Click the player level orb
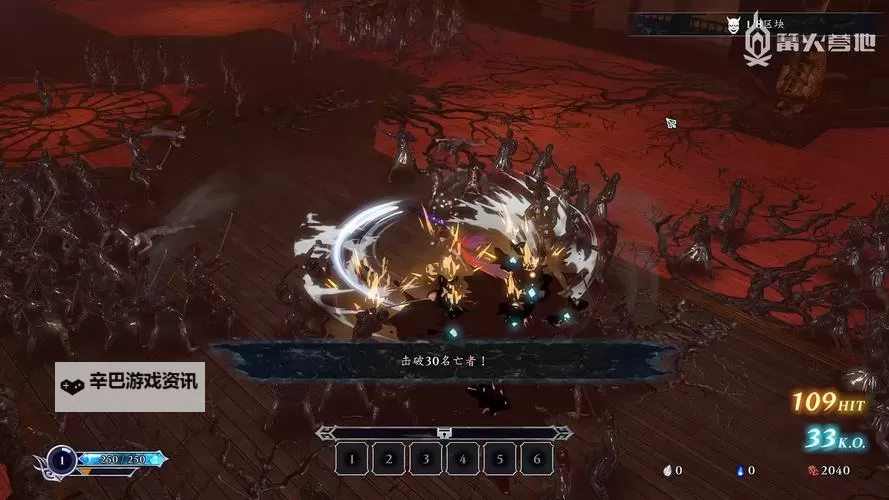 [61, 461]
